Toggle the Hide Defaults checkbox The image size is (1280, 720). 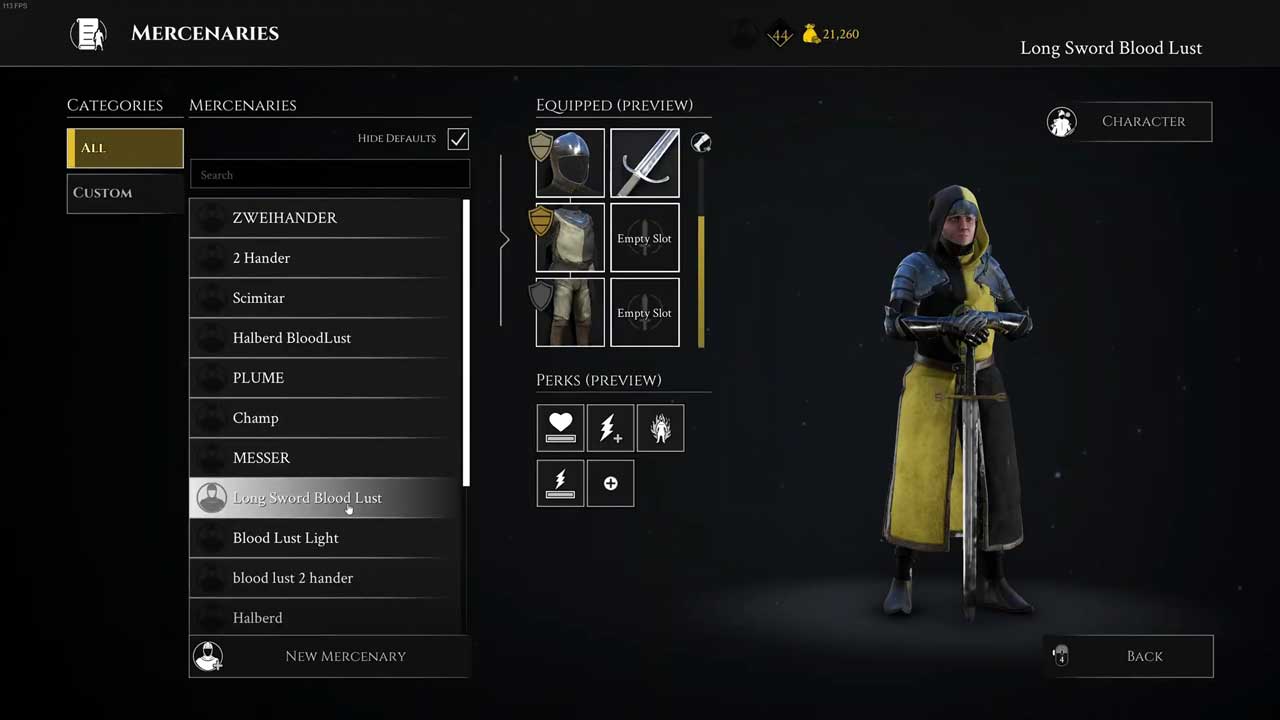tap(458, 139)
